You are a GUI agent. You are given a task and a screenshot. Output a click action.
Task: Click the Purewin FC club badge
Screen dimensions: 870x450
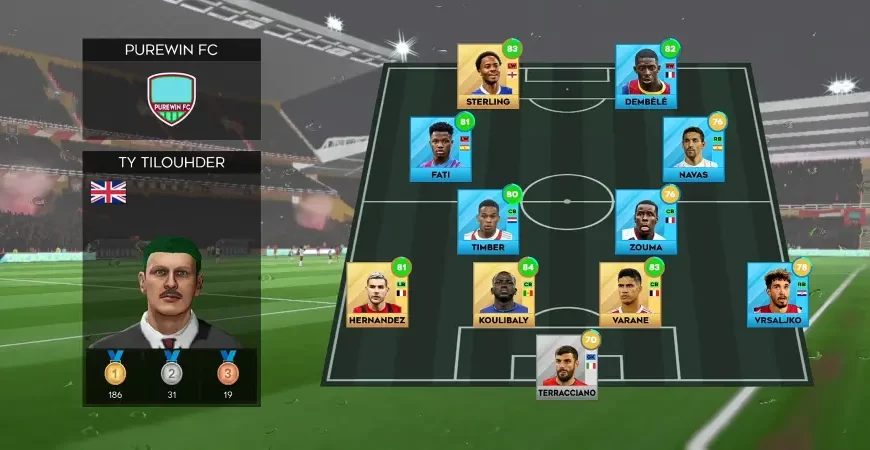tap(171, 99)
